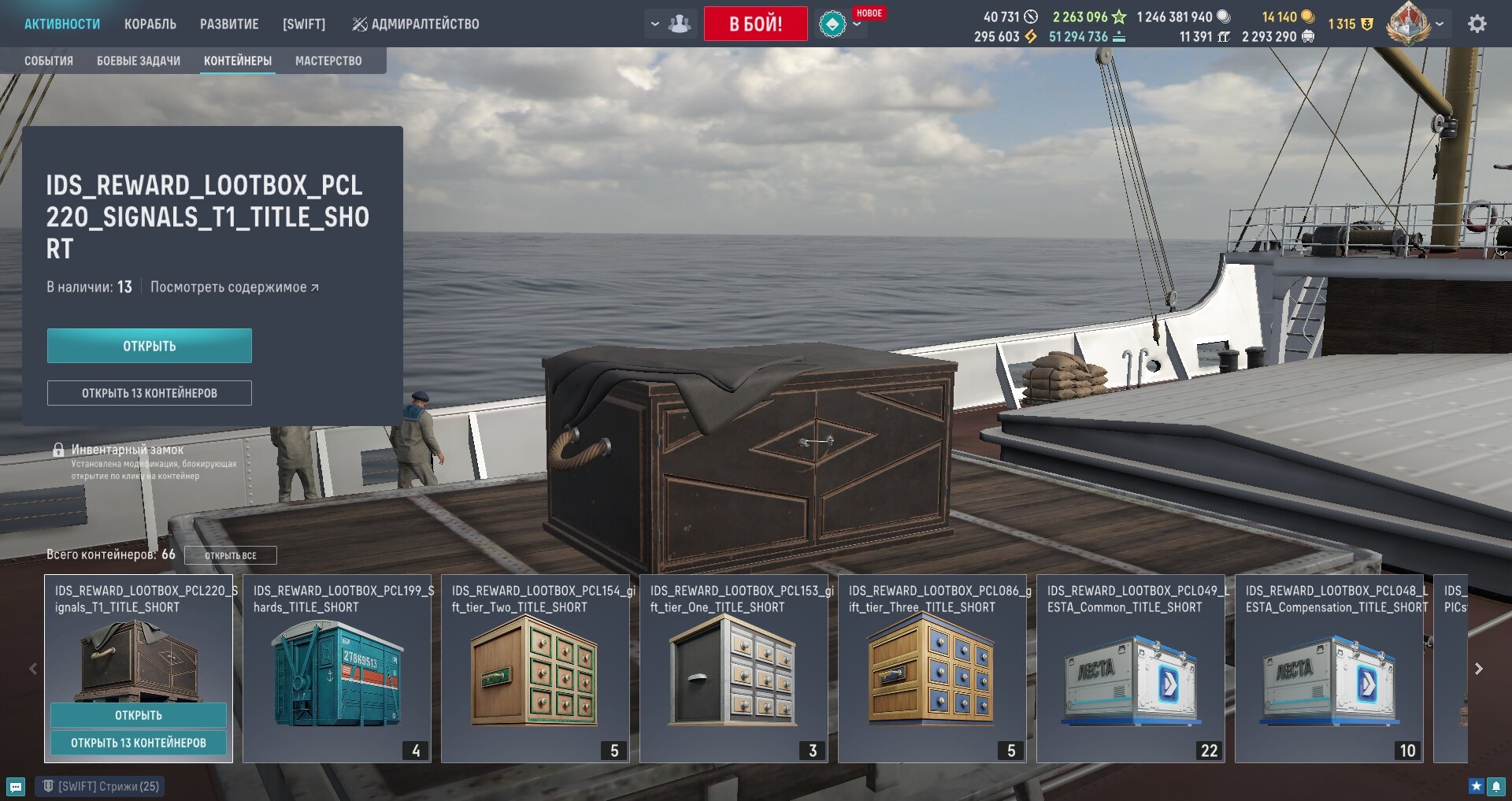Viewport: 1512px width, 801px height.
Task: Switch to the Боевые задачи tab
Action: (139, 61)
